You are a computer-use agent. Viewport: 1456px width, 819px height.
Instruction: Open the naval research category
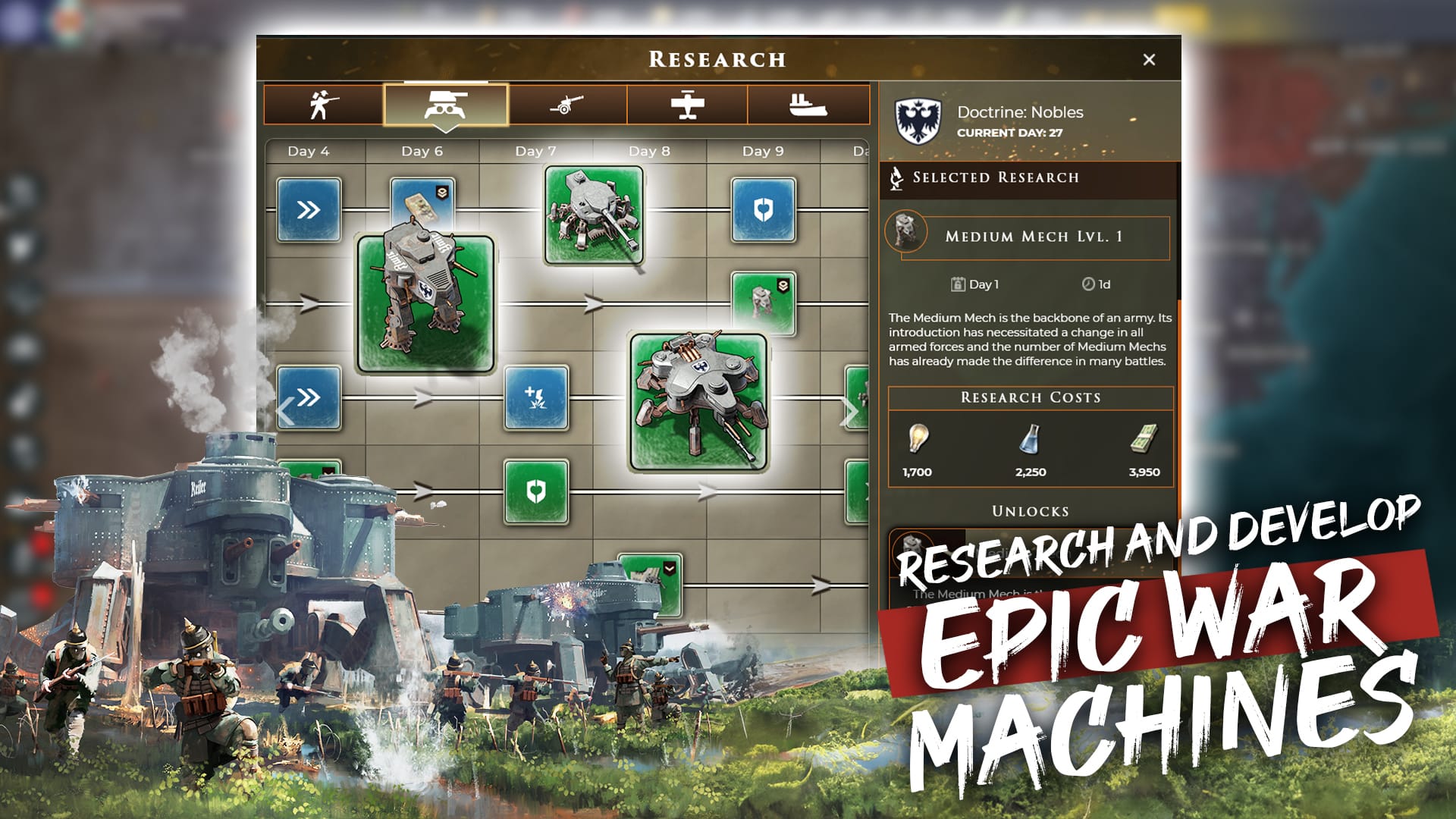(808, 105)
